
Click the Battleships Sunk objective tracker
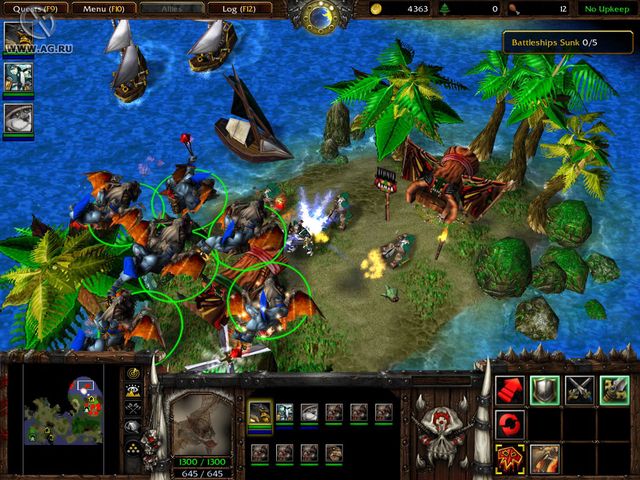(567, 40)
